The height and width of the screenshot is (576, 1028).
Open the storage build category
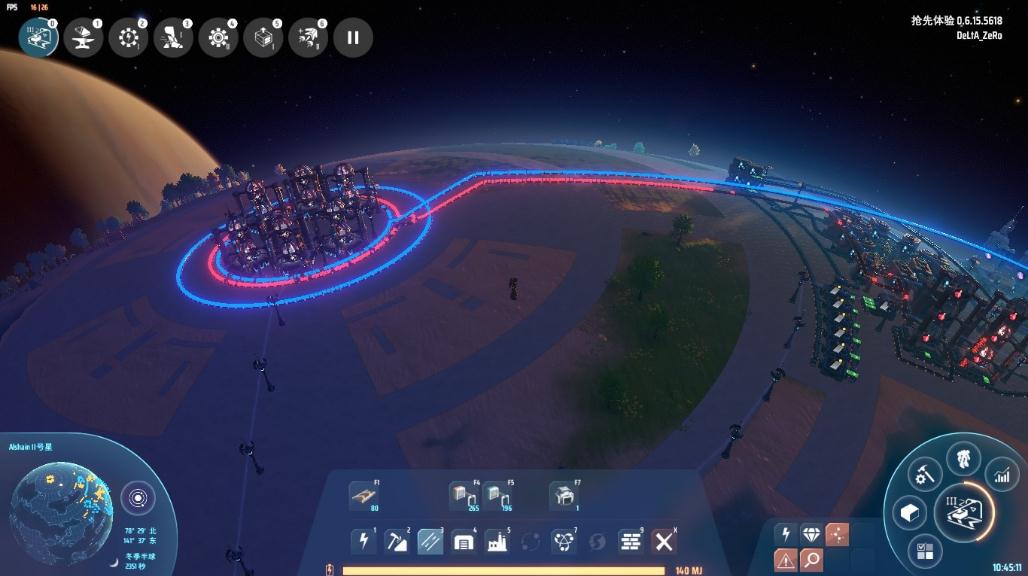[x=463, y=541]
